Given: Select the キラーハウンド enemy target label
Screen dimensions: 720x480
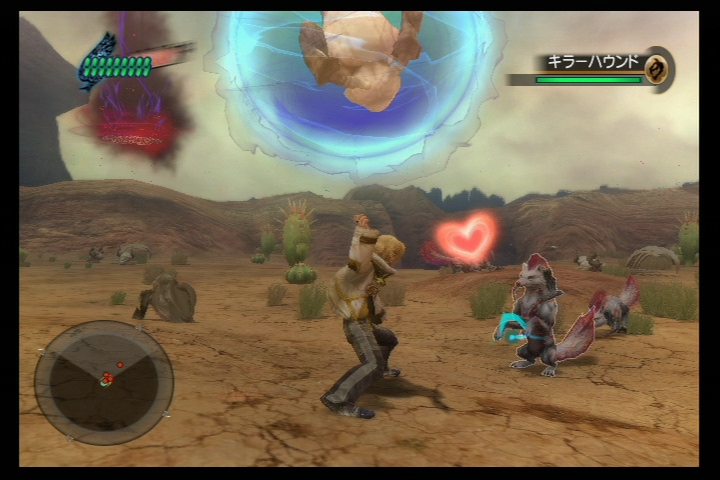Looking at the screenshot, I should (x=591, y=62).
